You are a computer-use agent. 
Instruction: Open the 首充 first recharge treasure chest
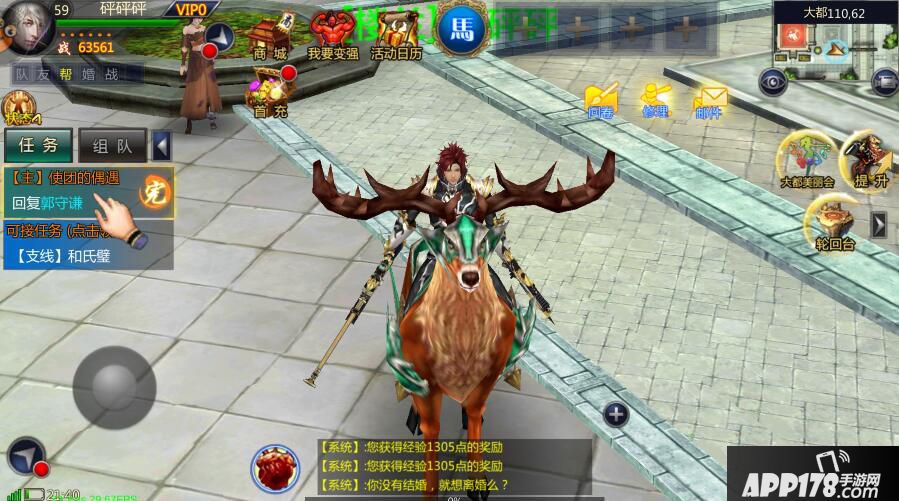point(269,93)
